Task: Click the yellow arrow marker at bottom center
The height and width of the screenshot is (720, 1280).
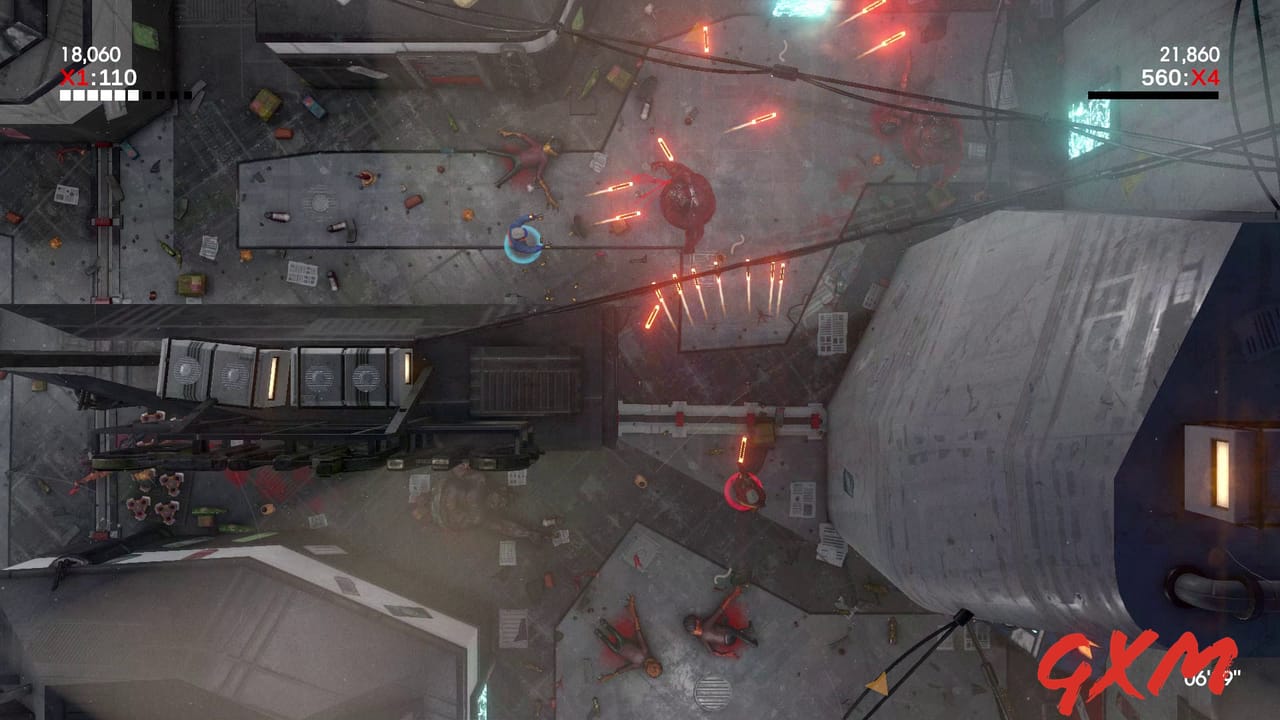Action: click(877, 682)
